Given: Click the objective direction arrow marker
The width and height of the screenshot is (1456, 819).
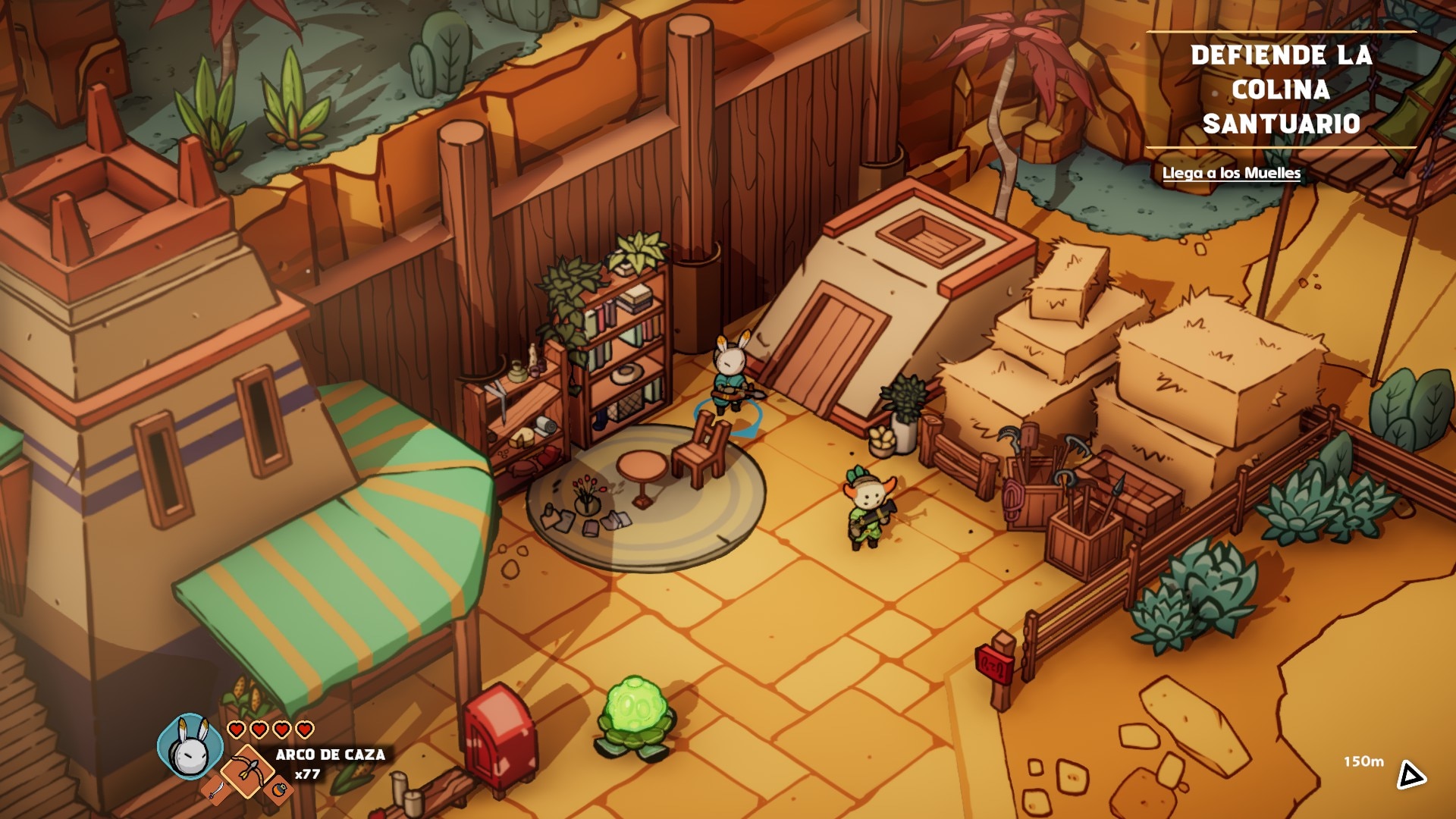Looking at the screenshot, I should point(1410,774).
